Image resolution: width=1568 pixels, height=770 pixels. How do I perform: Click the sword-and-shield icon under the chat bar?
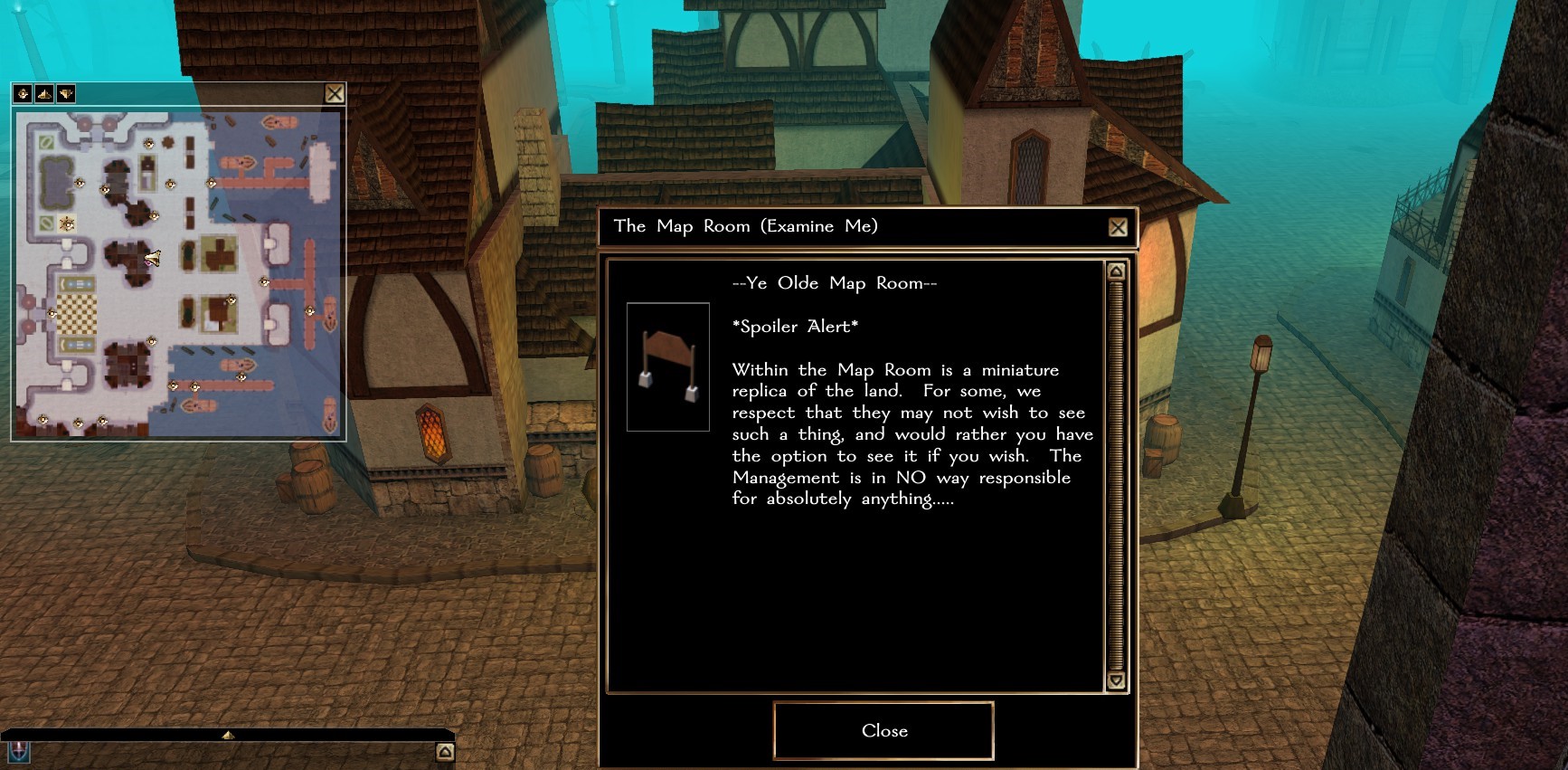(18, 752)
